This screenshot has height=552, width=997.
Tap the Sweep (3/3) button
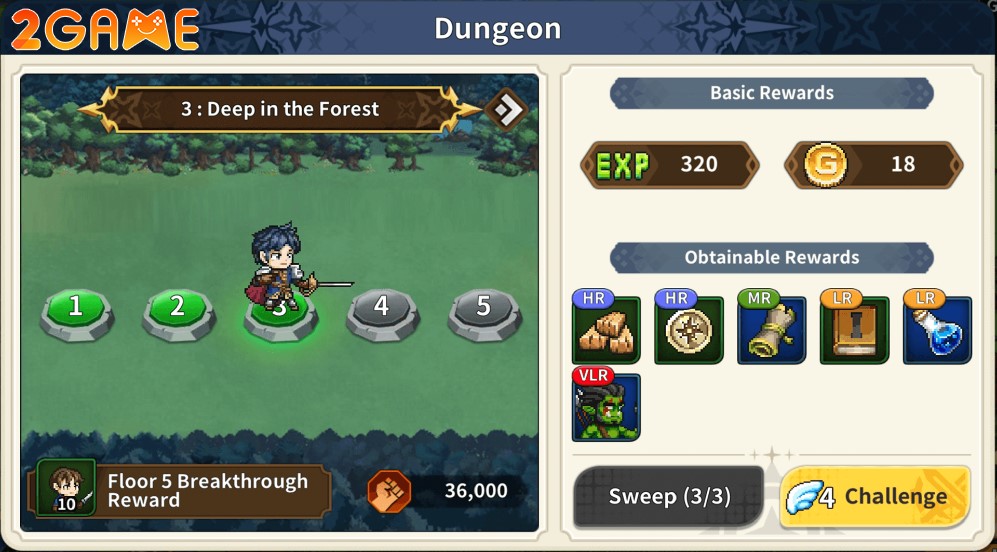pyautogui.click(x=667, y=497)
